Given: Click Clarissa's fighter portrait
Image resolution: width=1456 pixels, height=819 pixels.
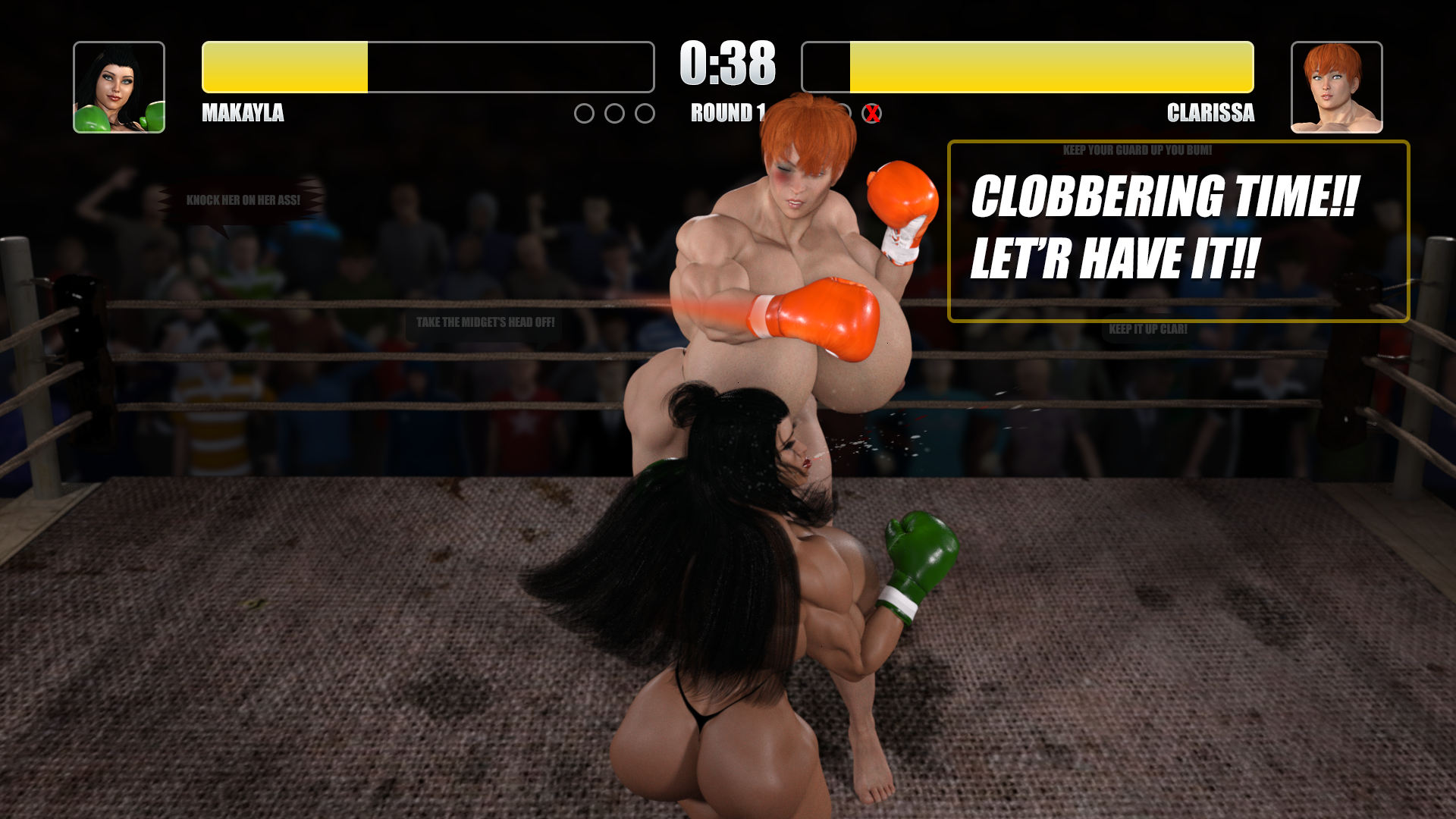Looking at the screenshot, I should (x=1336, y=87).
